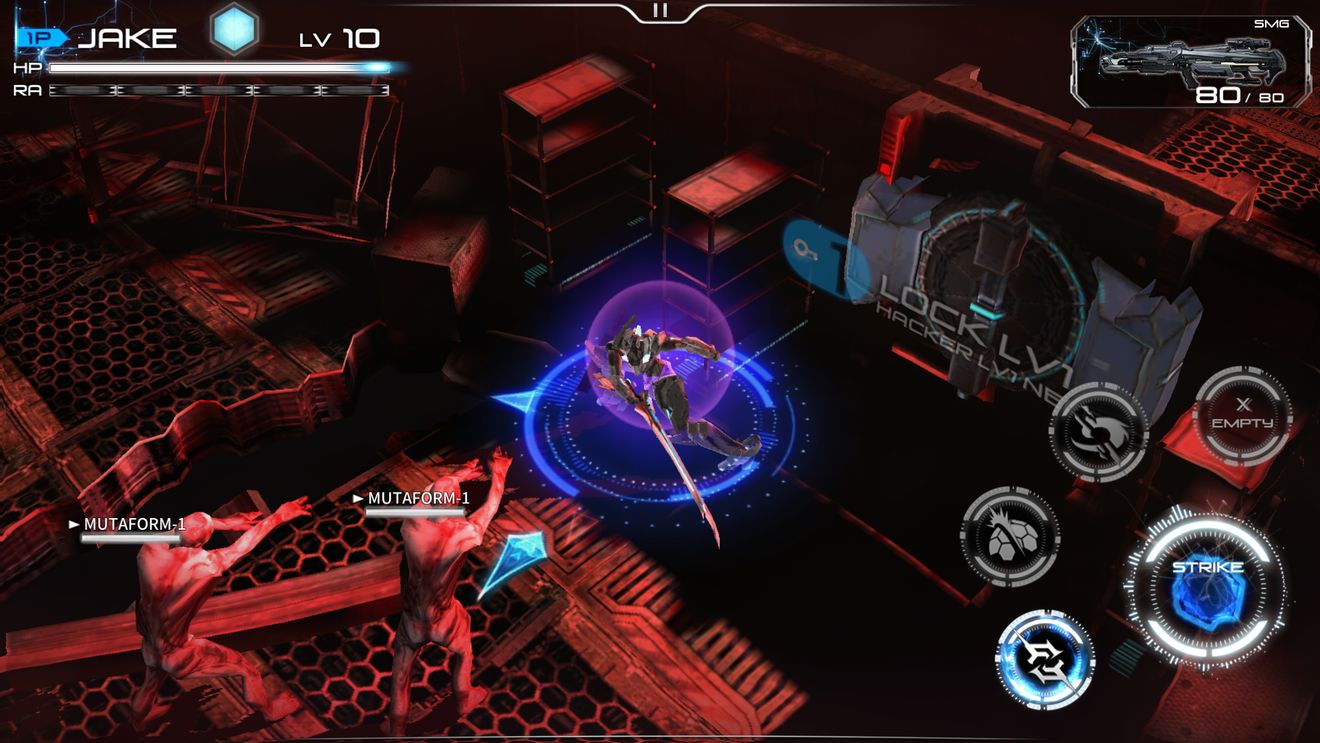
Task: Trigger the glowing blue crossed-arrows skill
Action: click(1045, 660)
